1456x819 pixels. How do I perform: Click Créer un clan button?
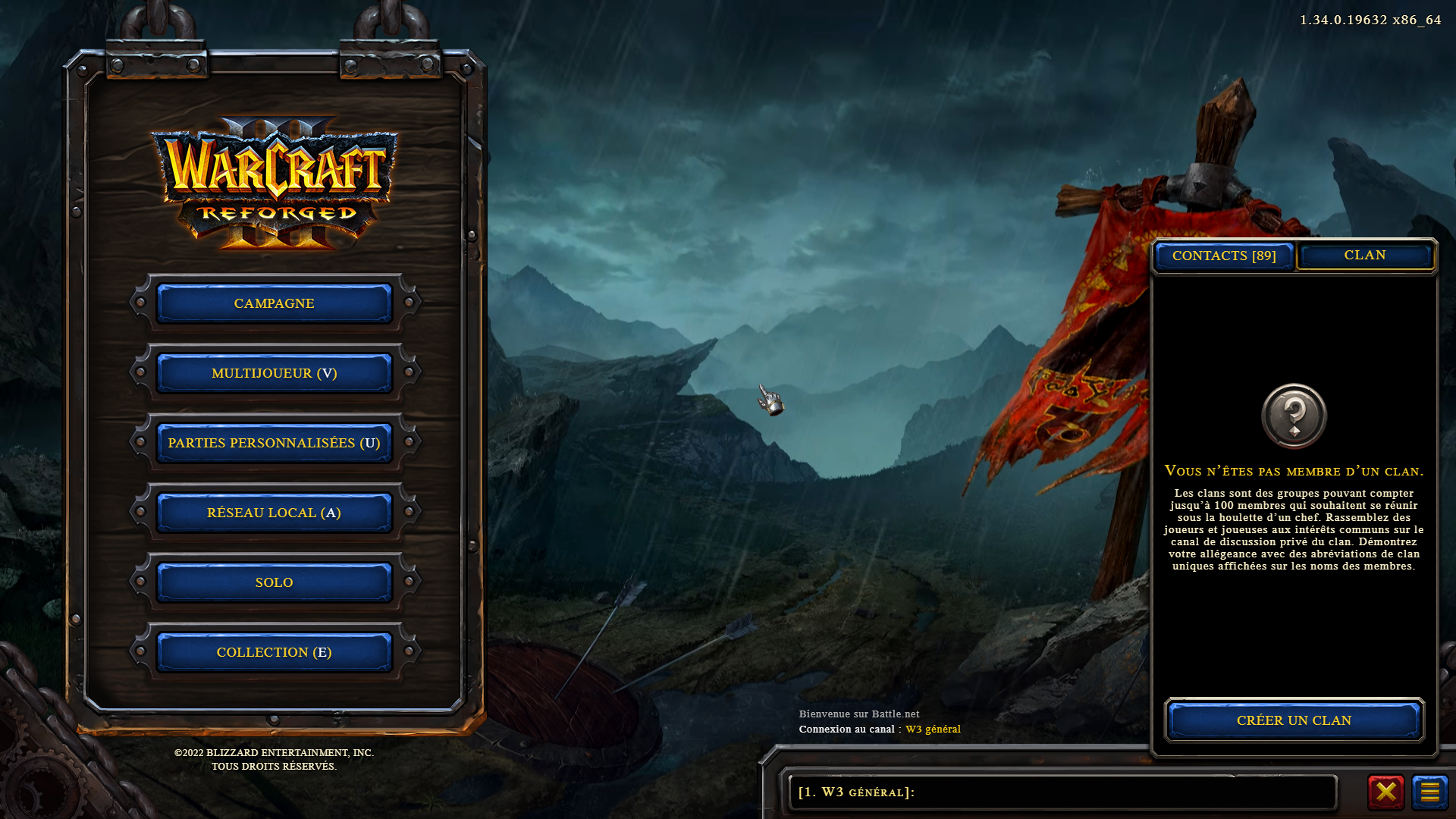[1294, 720]
